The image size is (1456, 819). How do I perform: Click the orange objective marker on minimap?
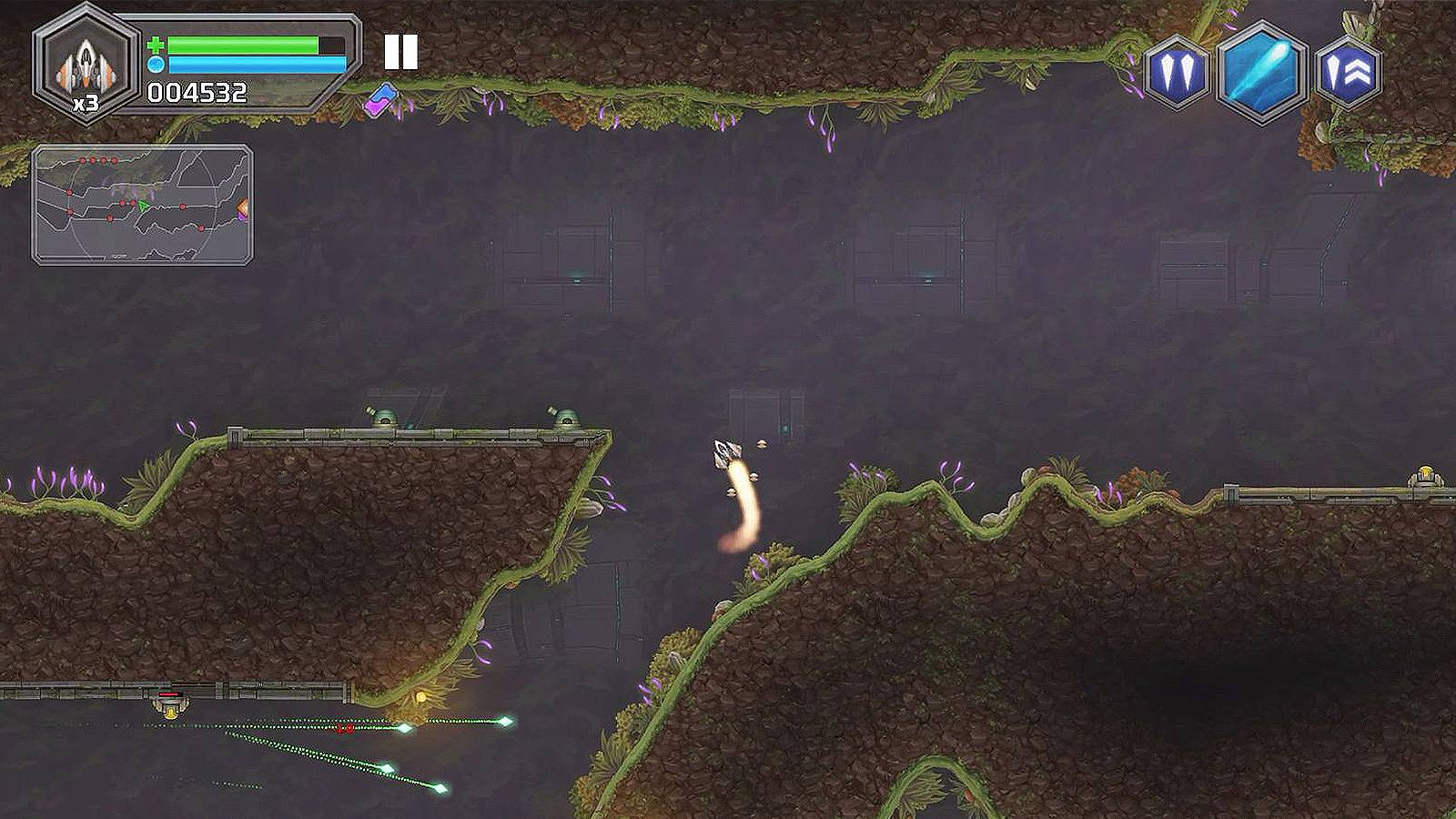coord(241,207)
